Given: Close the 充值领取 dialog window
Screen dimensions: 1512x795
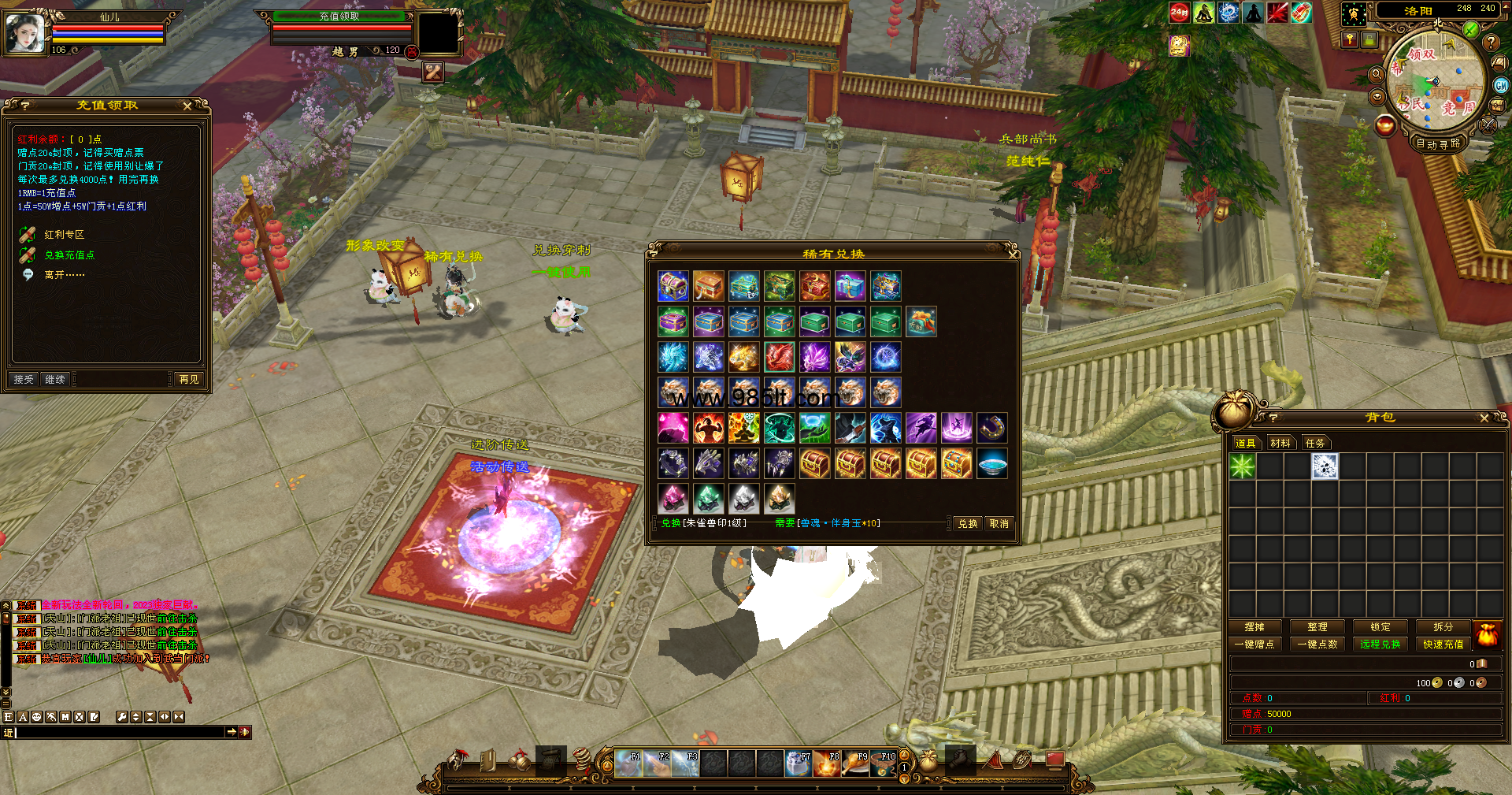Looking at the screenshot, I should (x=187, y=106).
